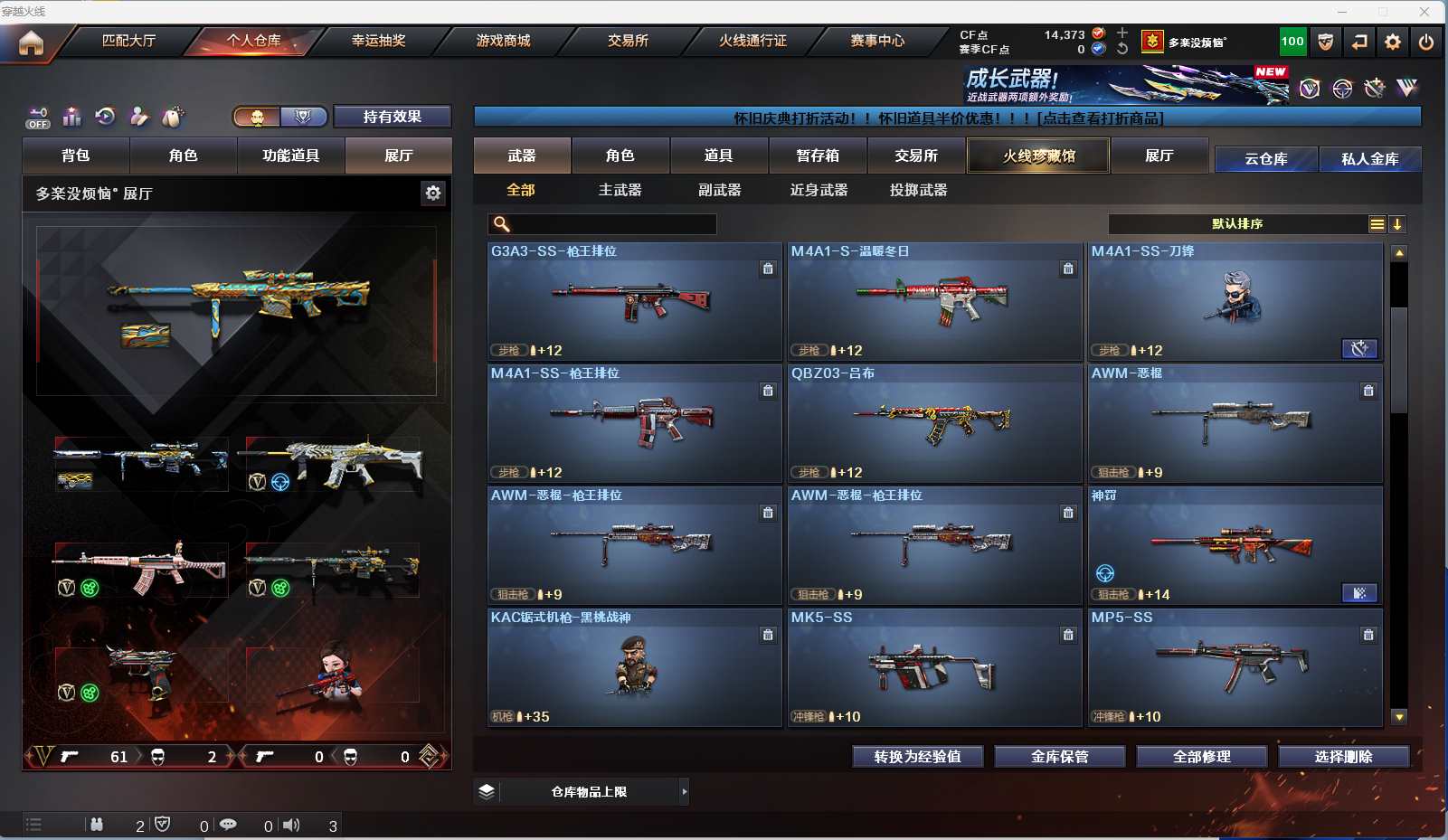
Task: Go to 游戏商城 shop
Action: pos(503,41)
